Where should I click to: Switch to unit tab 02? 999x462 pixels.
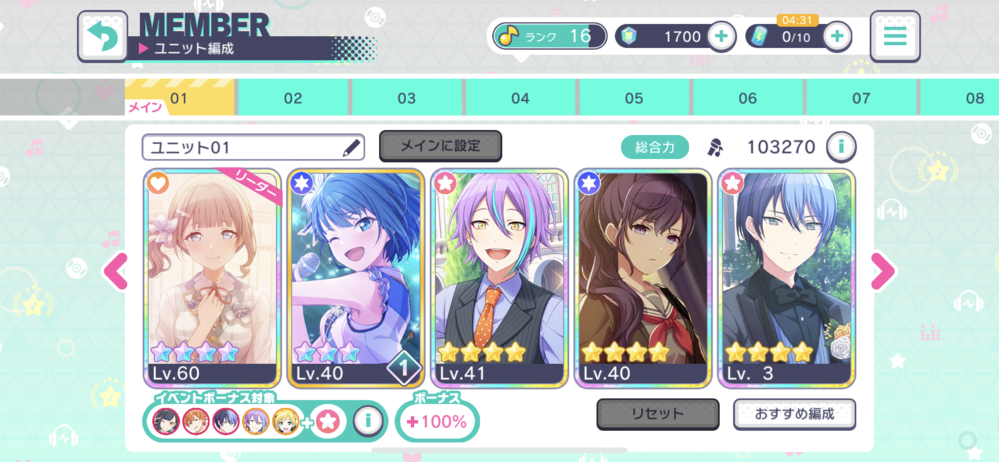292,98
